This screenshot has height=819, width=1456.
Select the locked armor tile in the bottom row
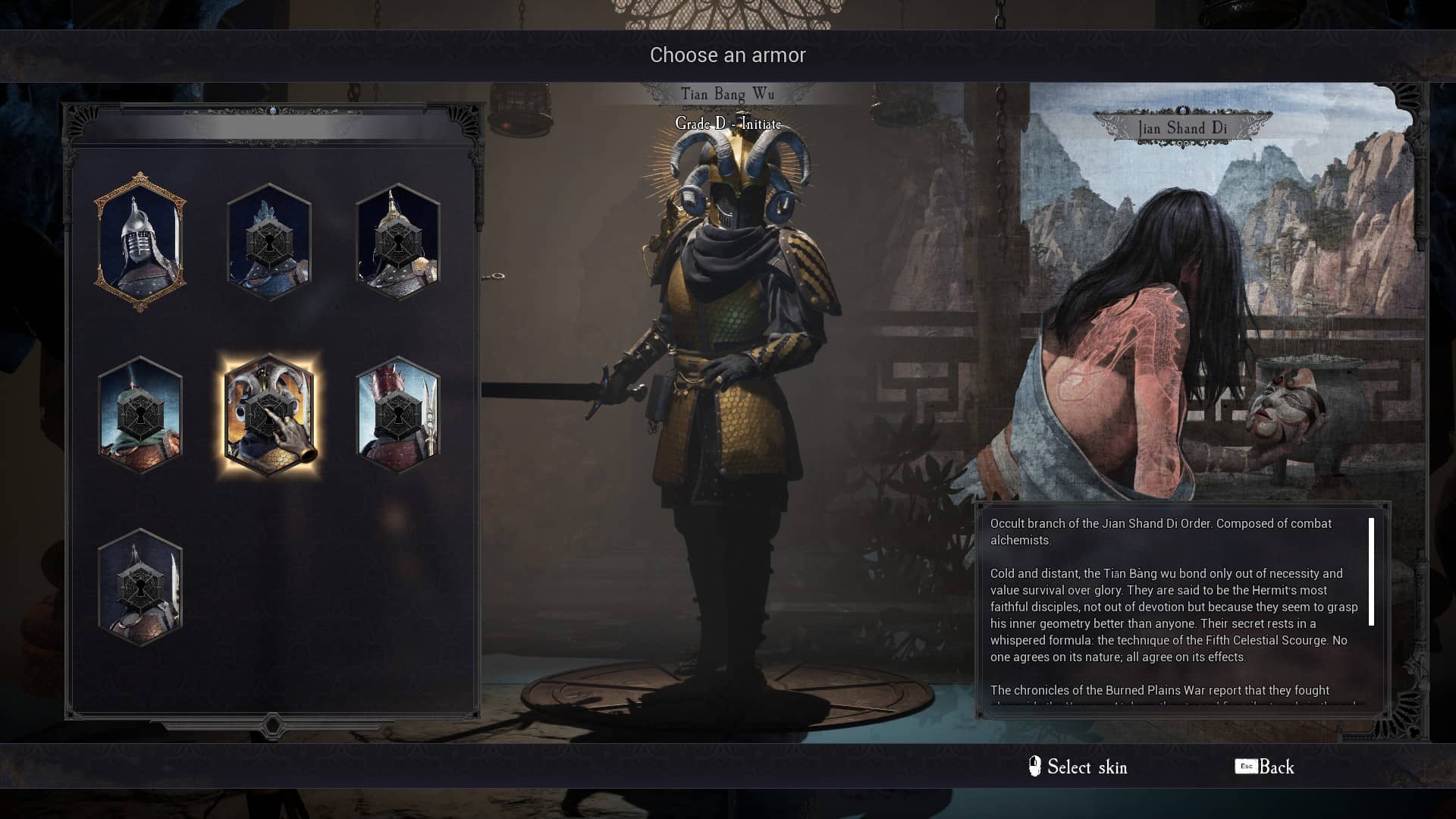coord(140,588)
